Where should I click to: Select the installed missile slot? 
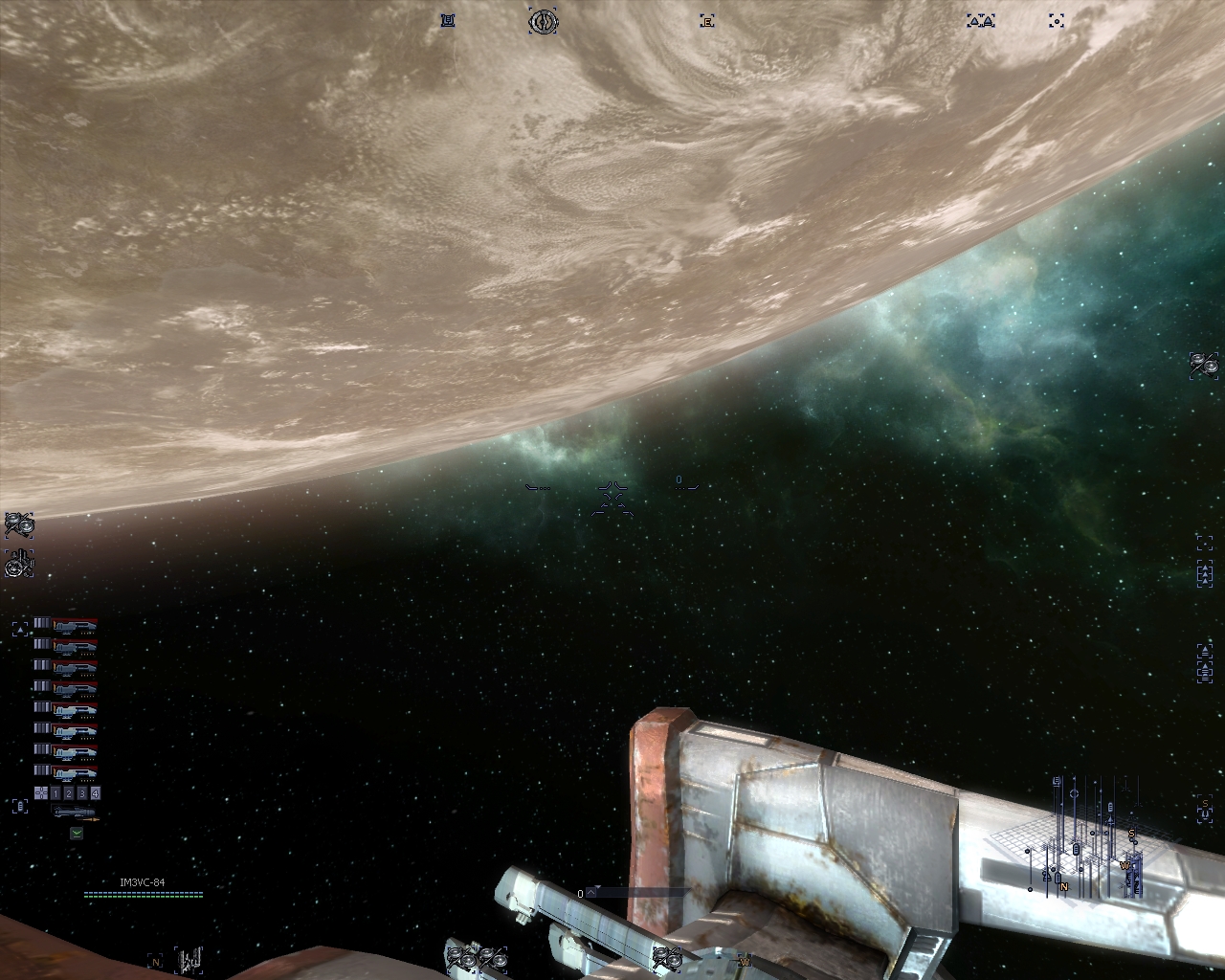point(75,813)
